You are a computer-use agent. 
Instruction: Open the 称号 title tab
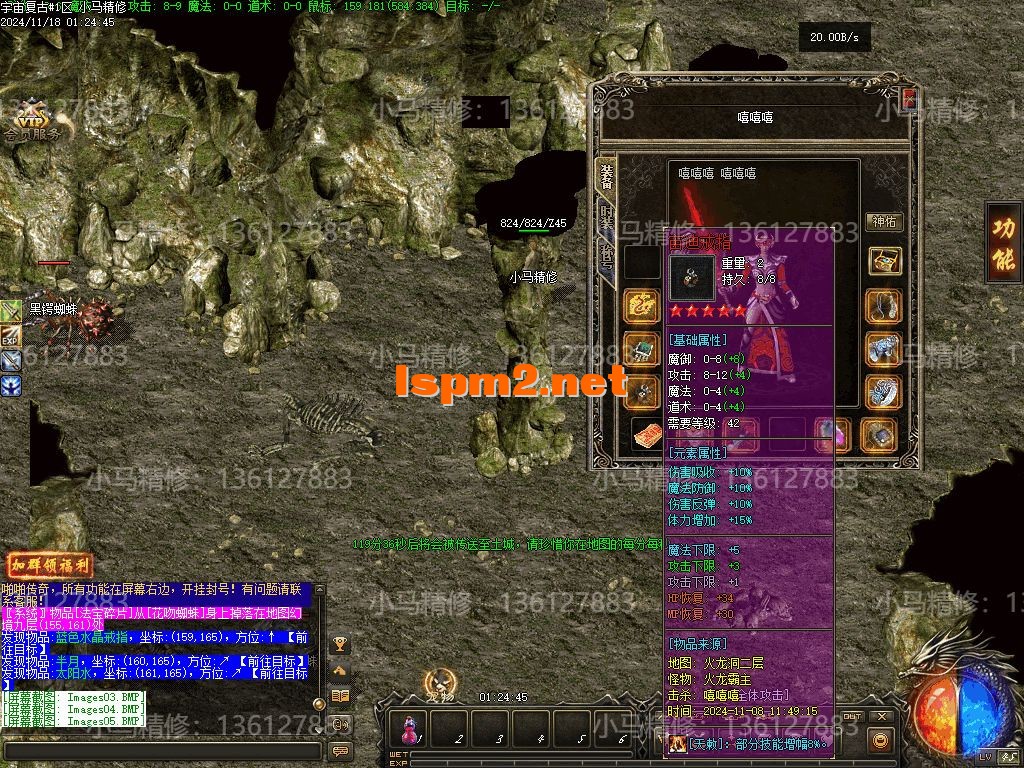[607, 255]
